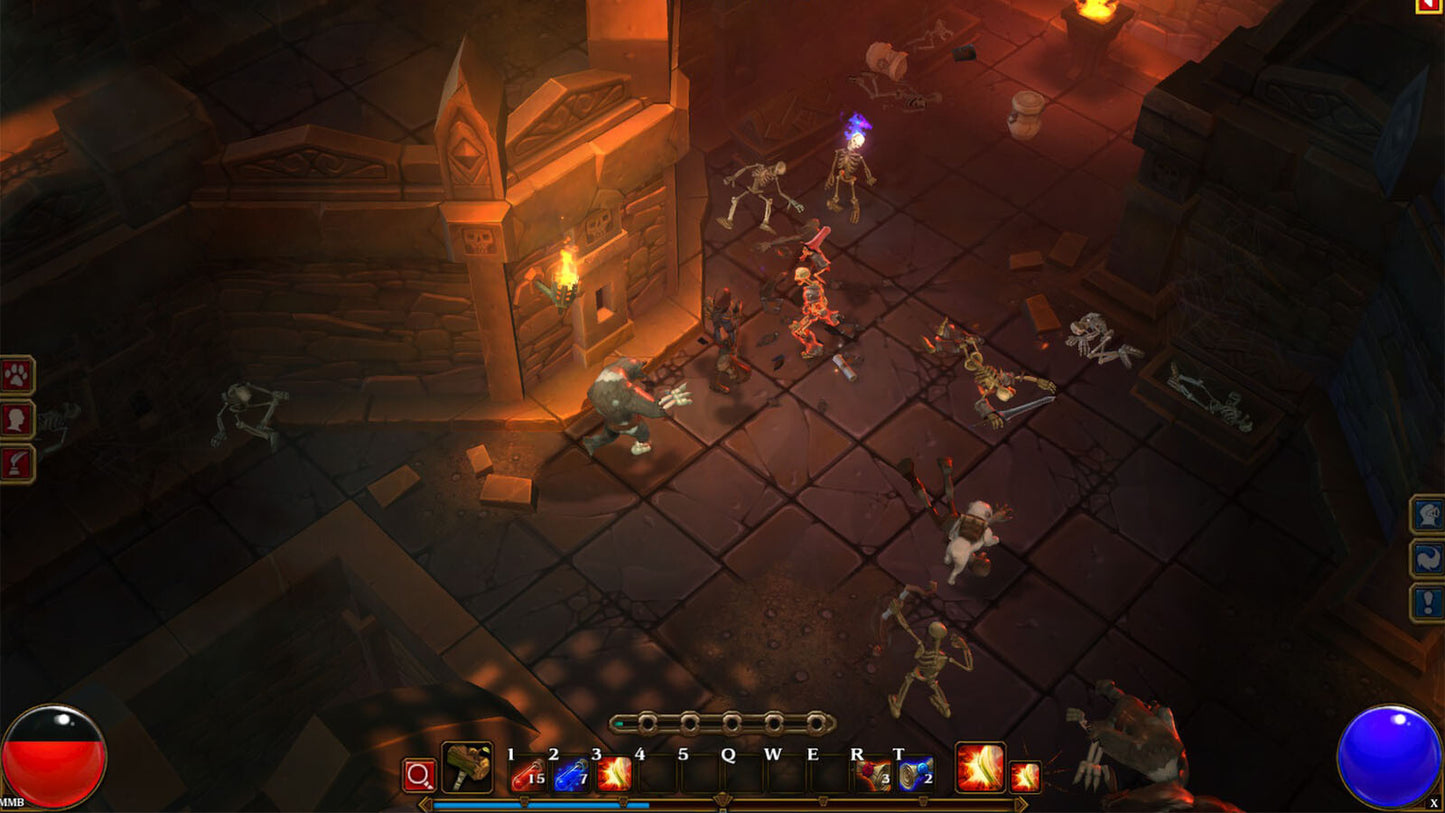Click the blue mana globe
1445x813 pixels.
pos(1390,755)
